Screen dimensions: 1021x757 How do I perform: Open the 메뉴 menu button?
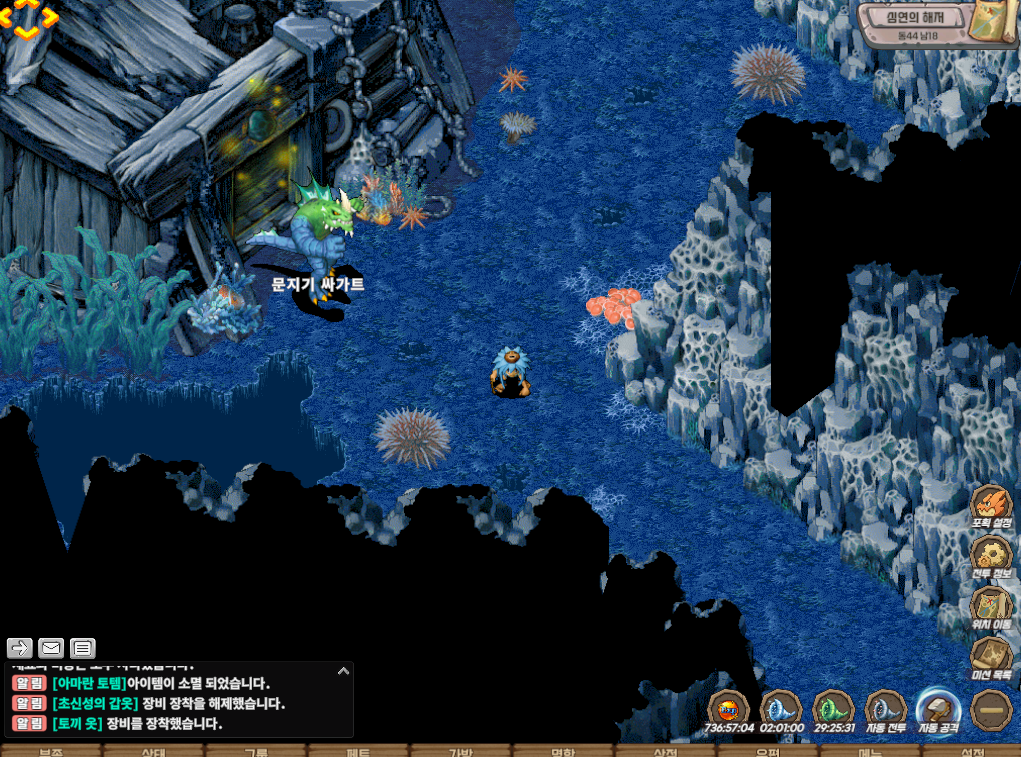pyautogui.click(x=869, y=751)
